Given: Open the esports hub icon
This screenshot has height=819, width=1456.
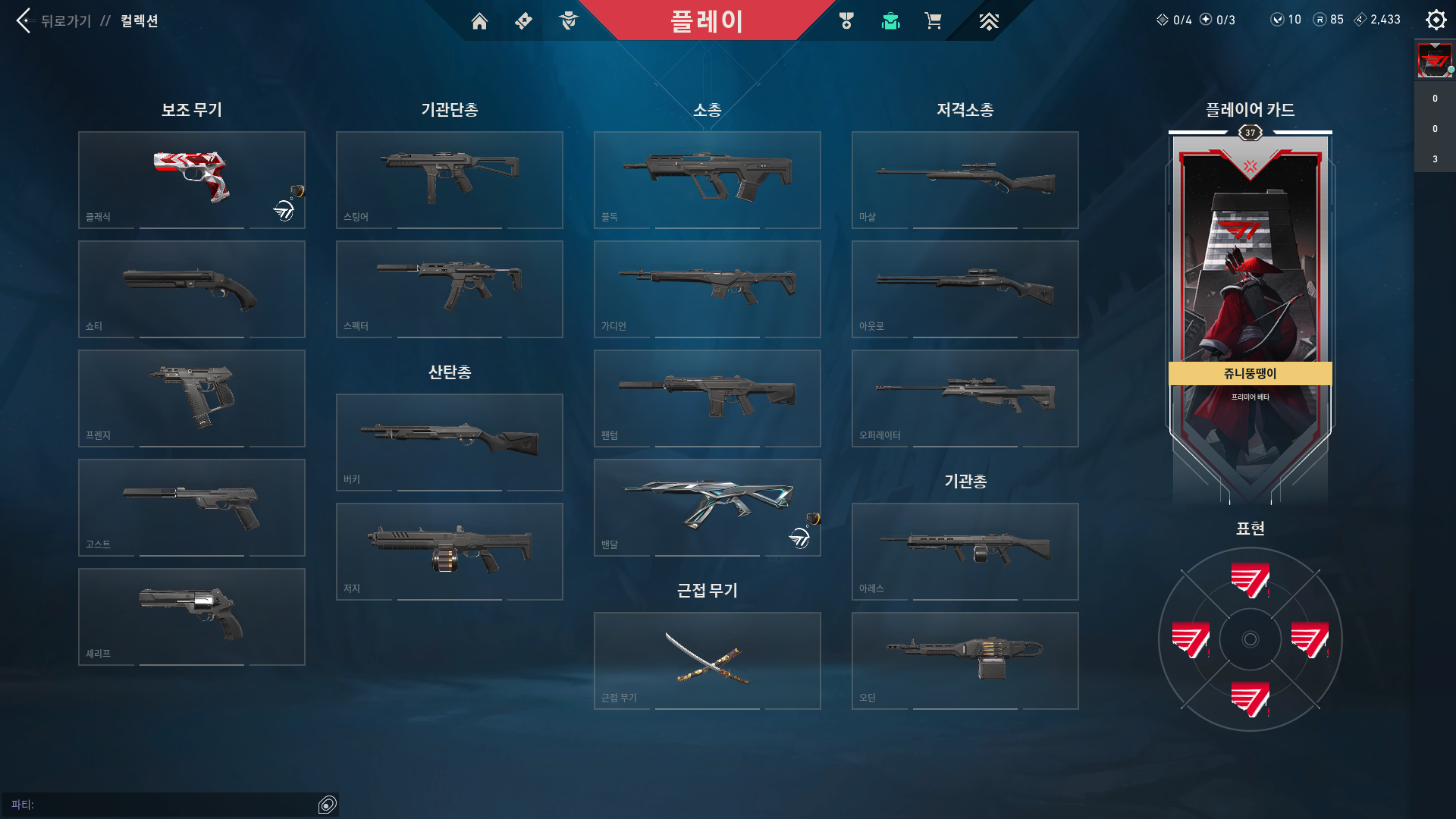Looking at the screenshot, I should coord(987,20).
